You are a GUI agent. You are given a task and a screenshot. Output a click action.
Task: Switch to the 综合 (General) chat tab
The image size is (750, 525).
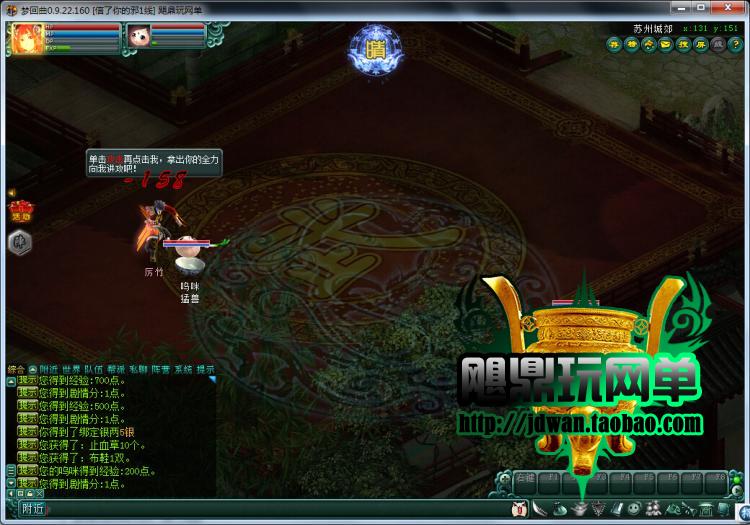tap(15, 369)
